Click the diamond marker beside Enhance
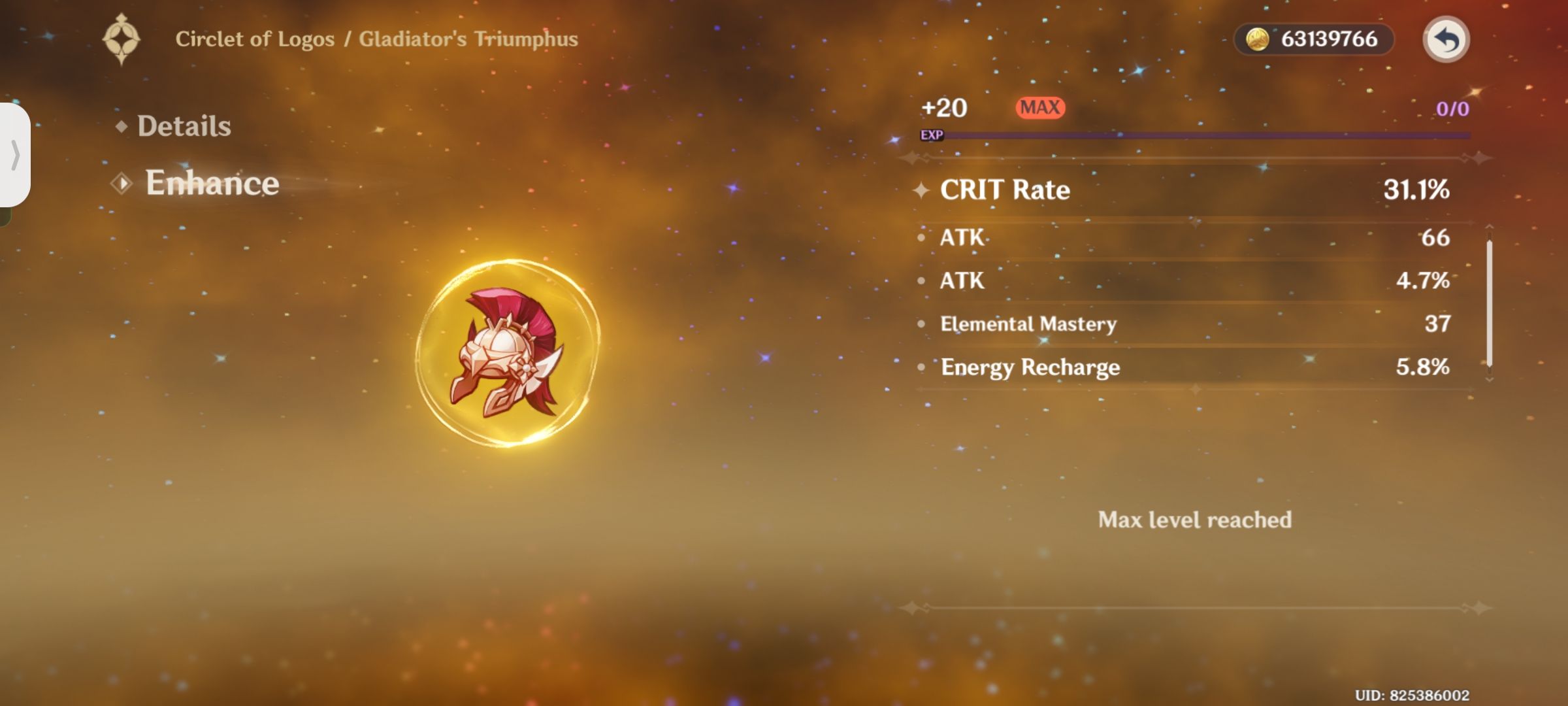Image resolution: width=1568 pixels, height=706 pixels. (x=120, y=184)
